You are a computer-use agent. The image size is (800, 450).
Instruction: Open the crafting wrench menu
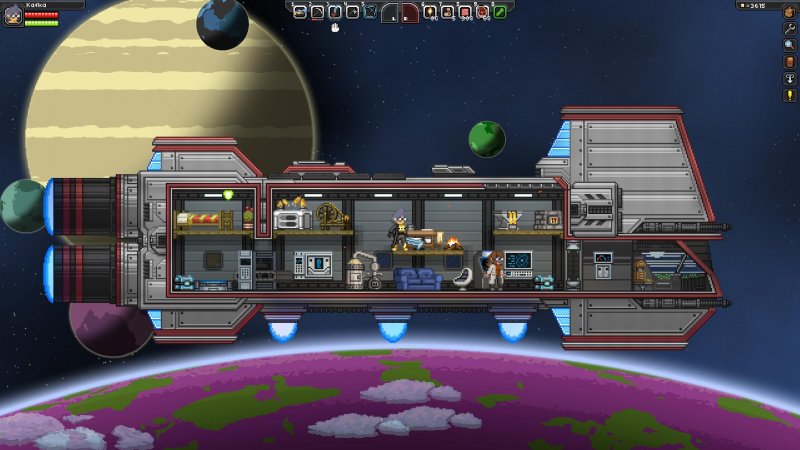point(789,29)
